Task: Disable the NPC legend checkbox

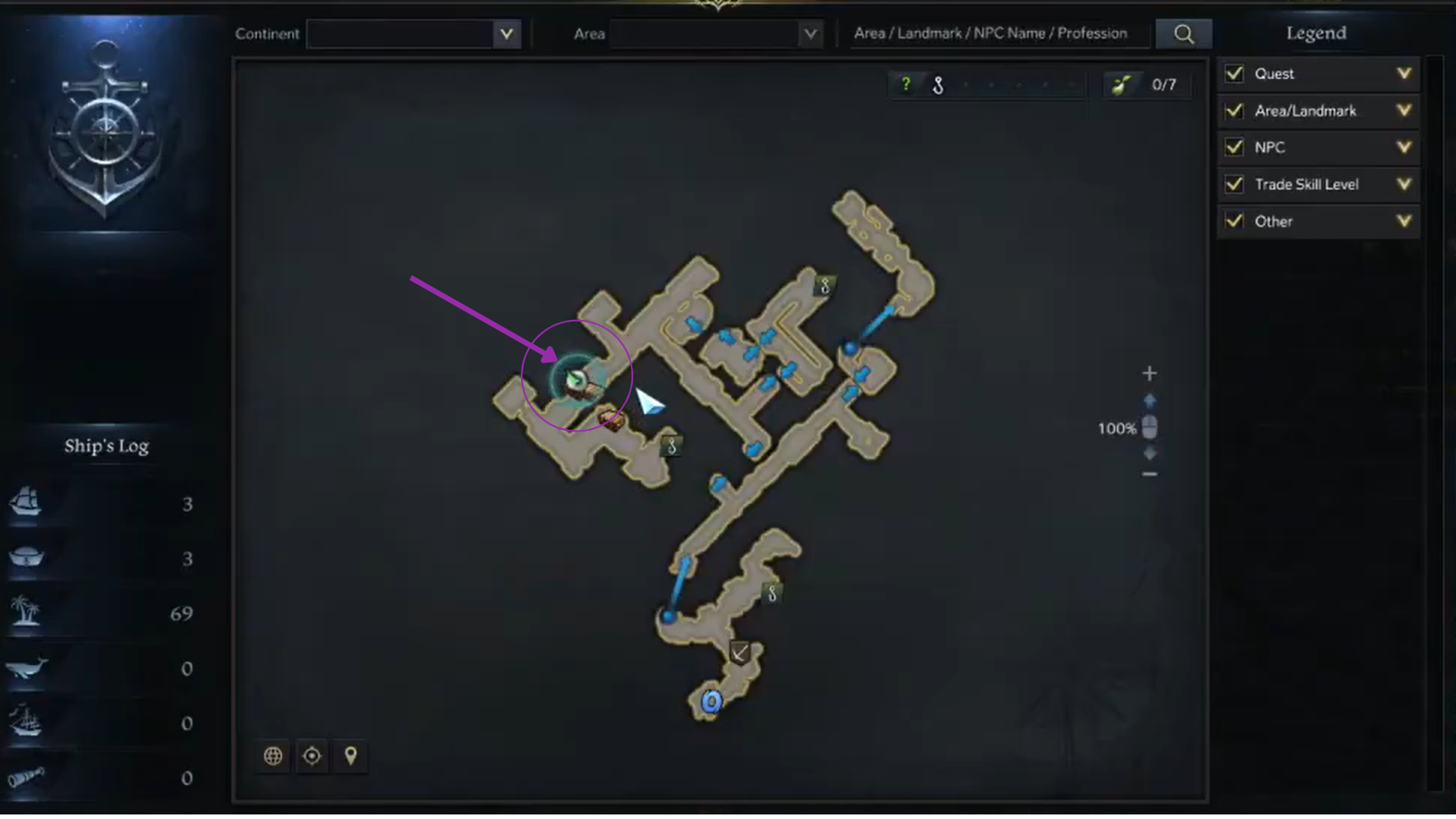Action: [1233, 147]
